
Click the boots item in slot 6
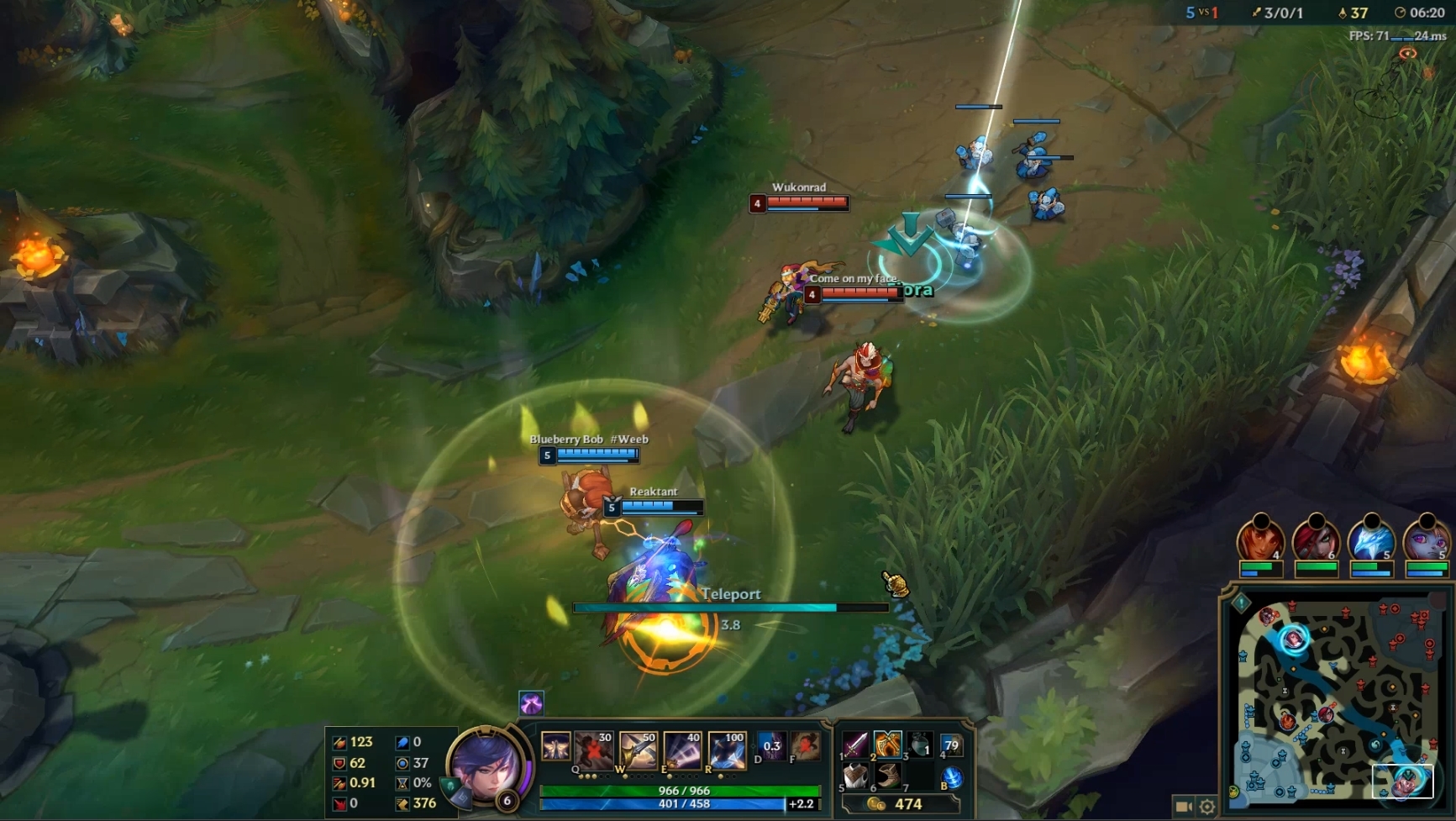point(888,776)
